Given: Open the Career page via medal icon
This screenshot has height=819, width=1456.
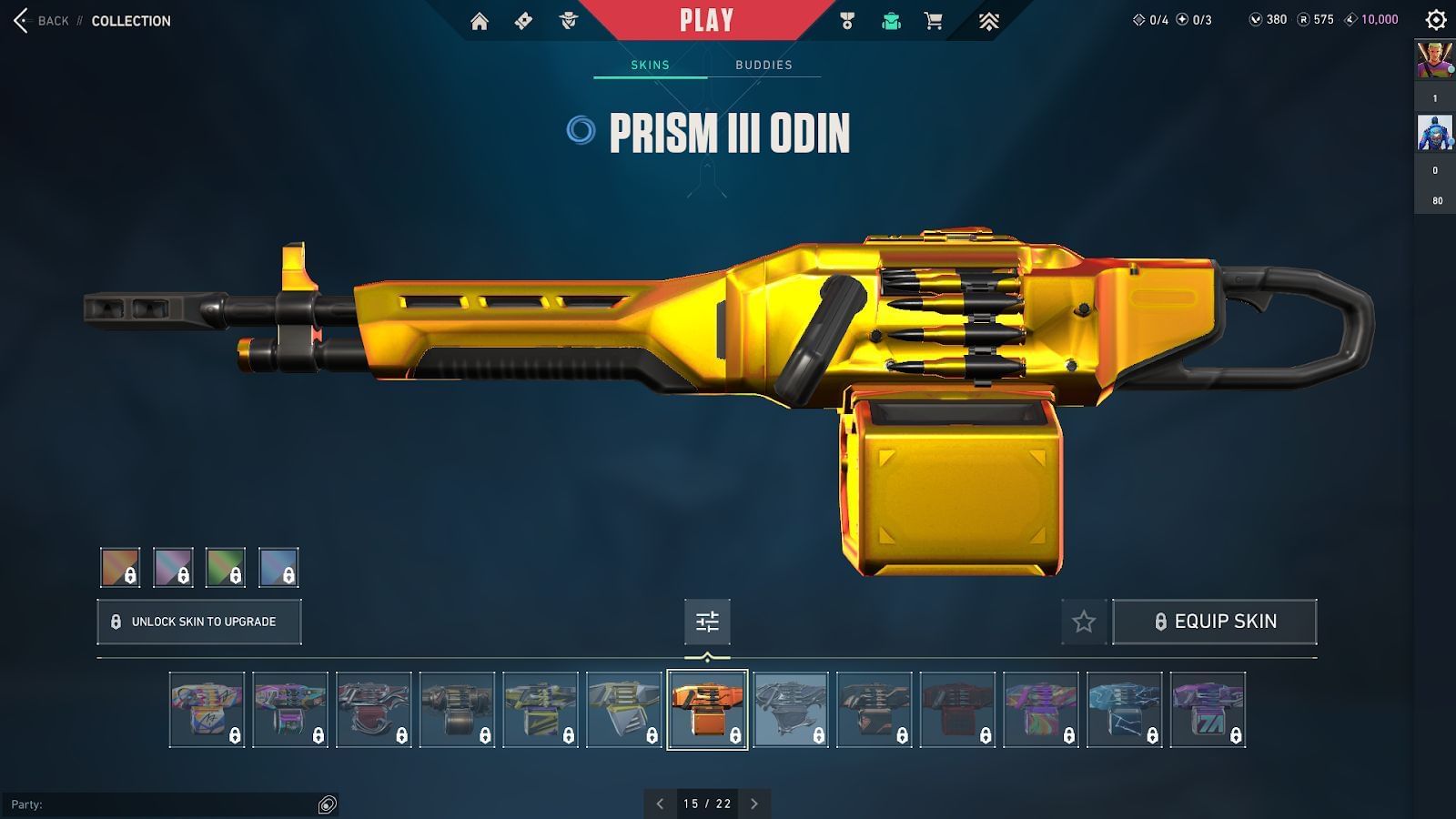Looking at the screenshot, I should (x=845, y=20).
